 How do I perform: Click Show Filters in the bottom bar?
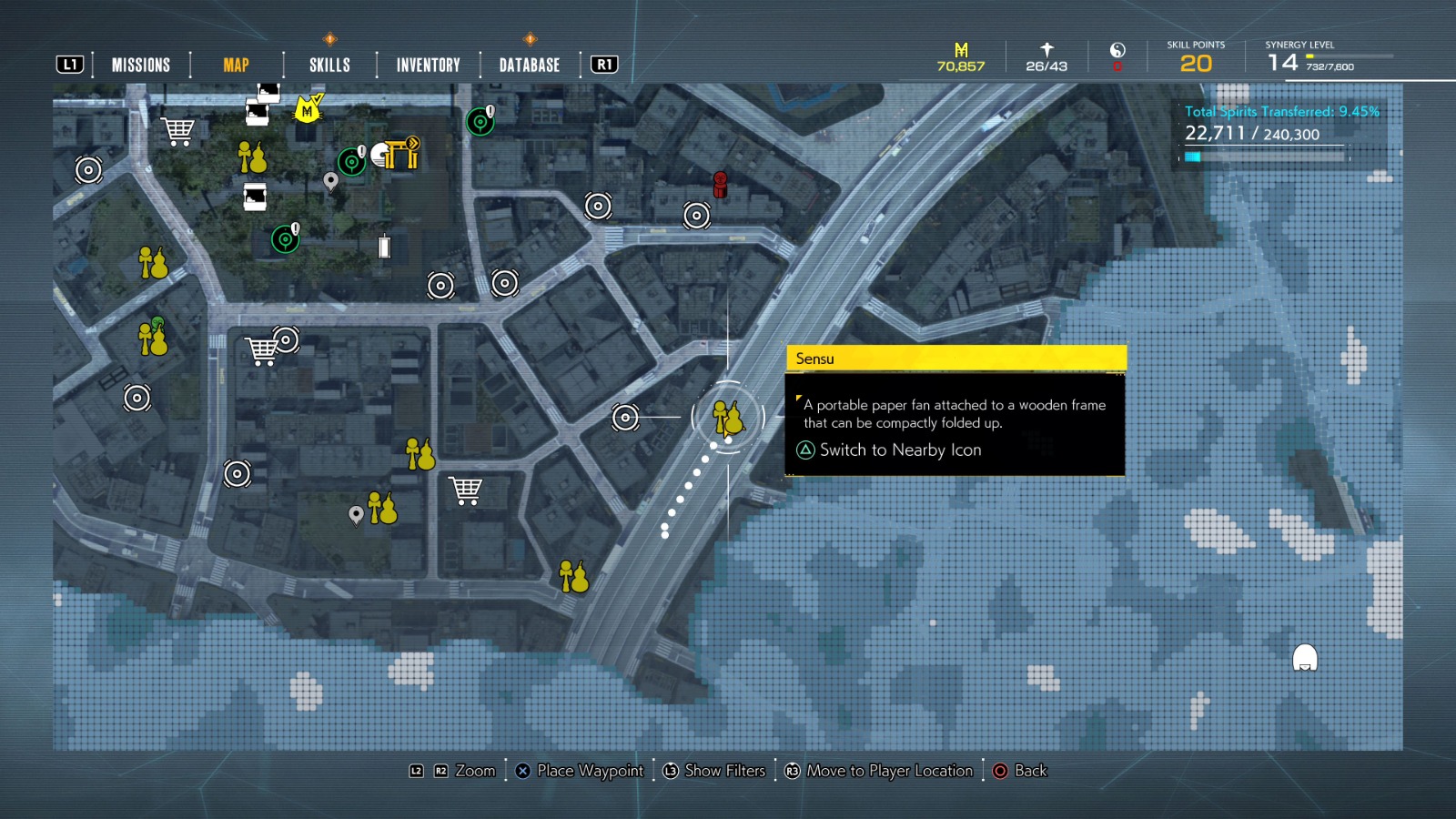[x=723, y=771]
